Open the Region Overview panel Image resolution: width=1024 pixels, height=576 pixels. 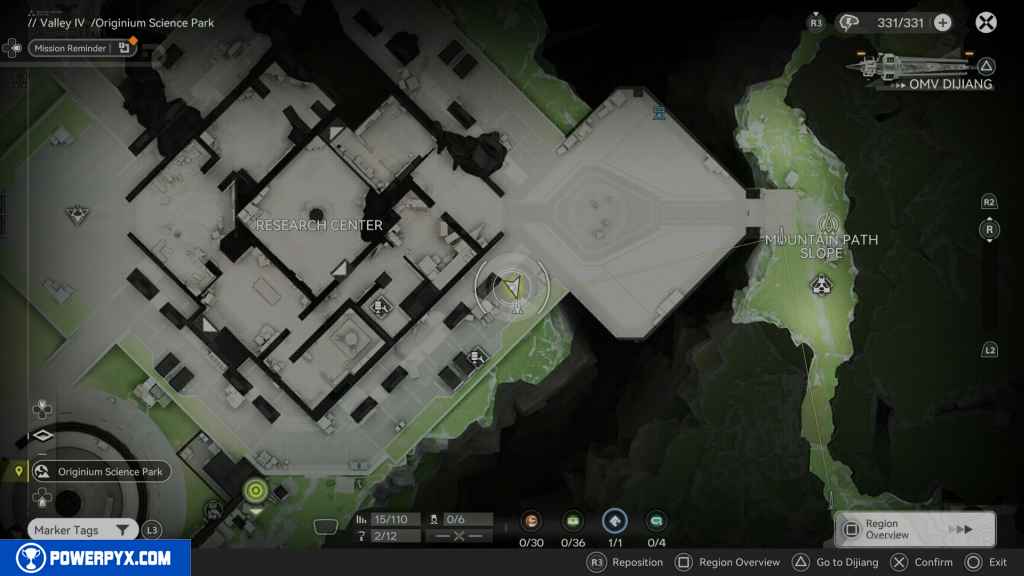pos(914,530)
